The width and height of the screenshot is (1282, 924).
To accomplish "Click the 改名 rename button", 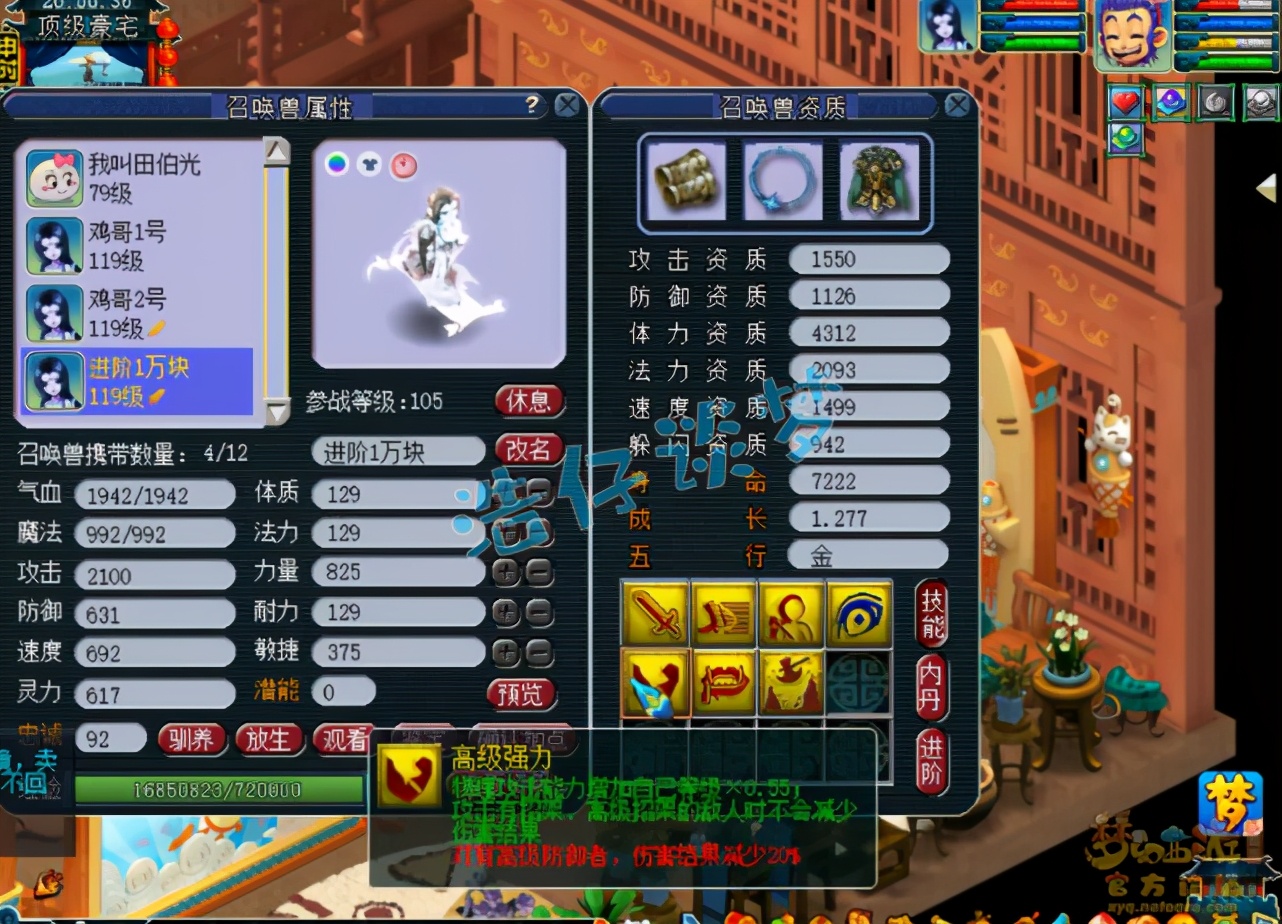I will click(528, 450).
